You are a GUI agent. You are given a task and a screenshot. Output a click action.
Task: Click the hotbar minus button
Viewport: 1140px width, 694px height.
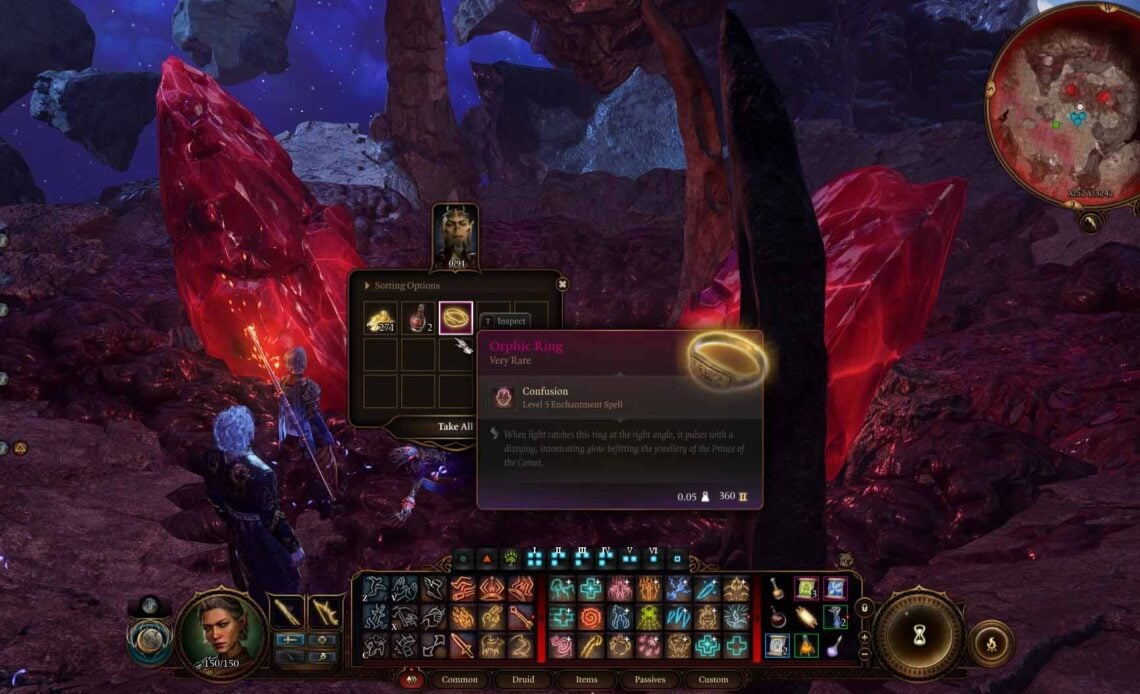pyautogui.click(x=865, y=655)
